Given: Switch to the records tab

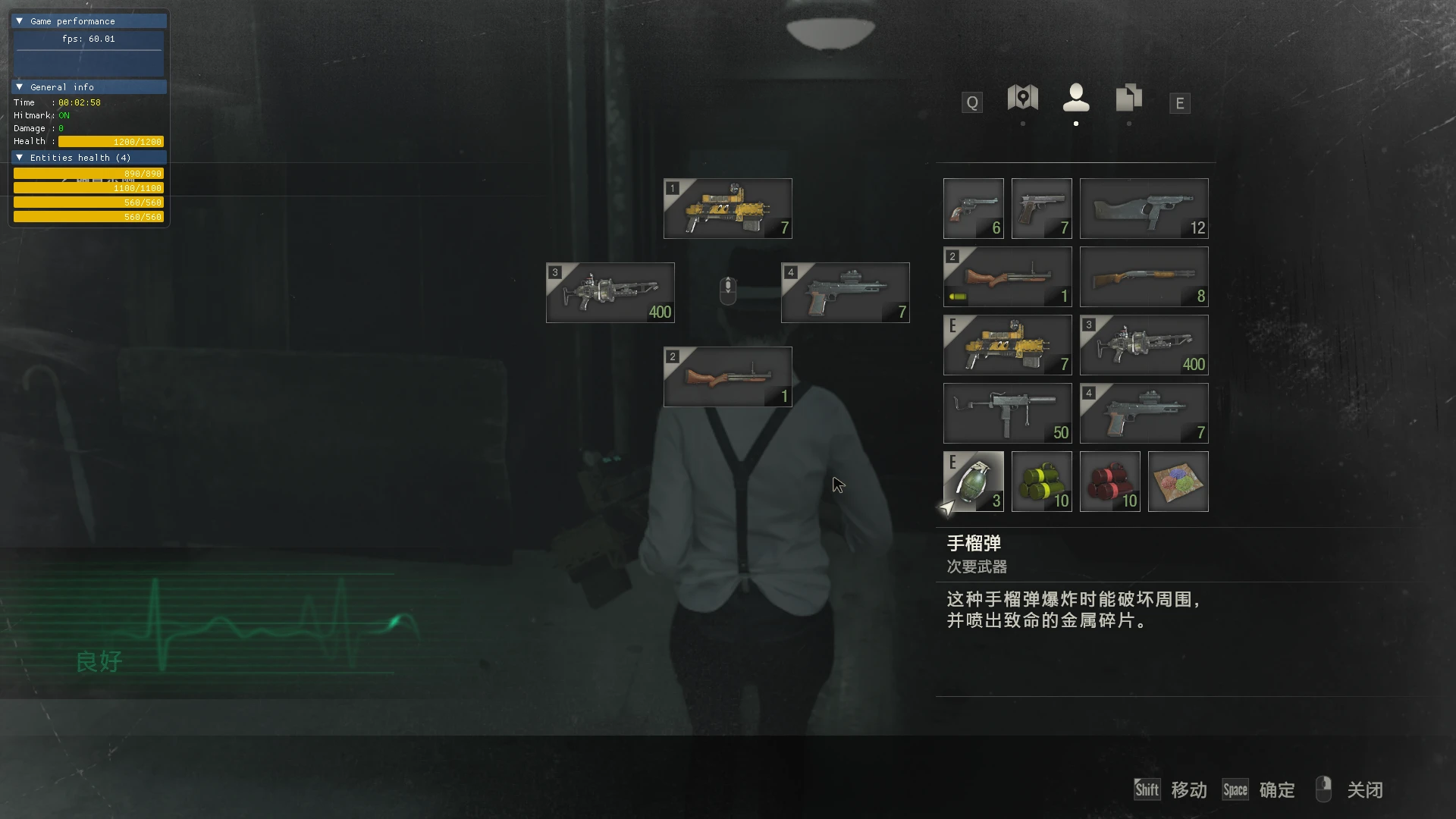Looking at the screenshot, I should [x=1128, y=99].
